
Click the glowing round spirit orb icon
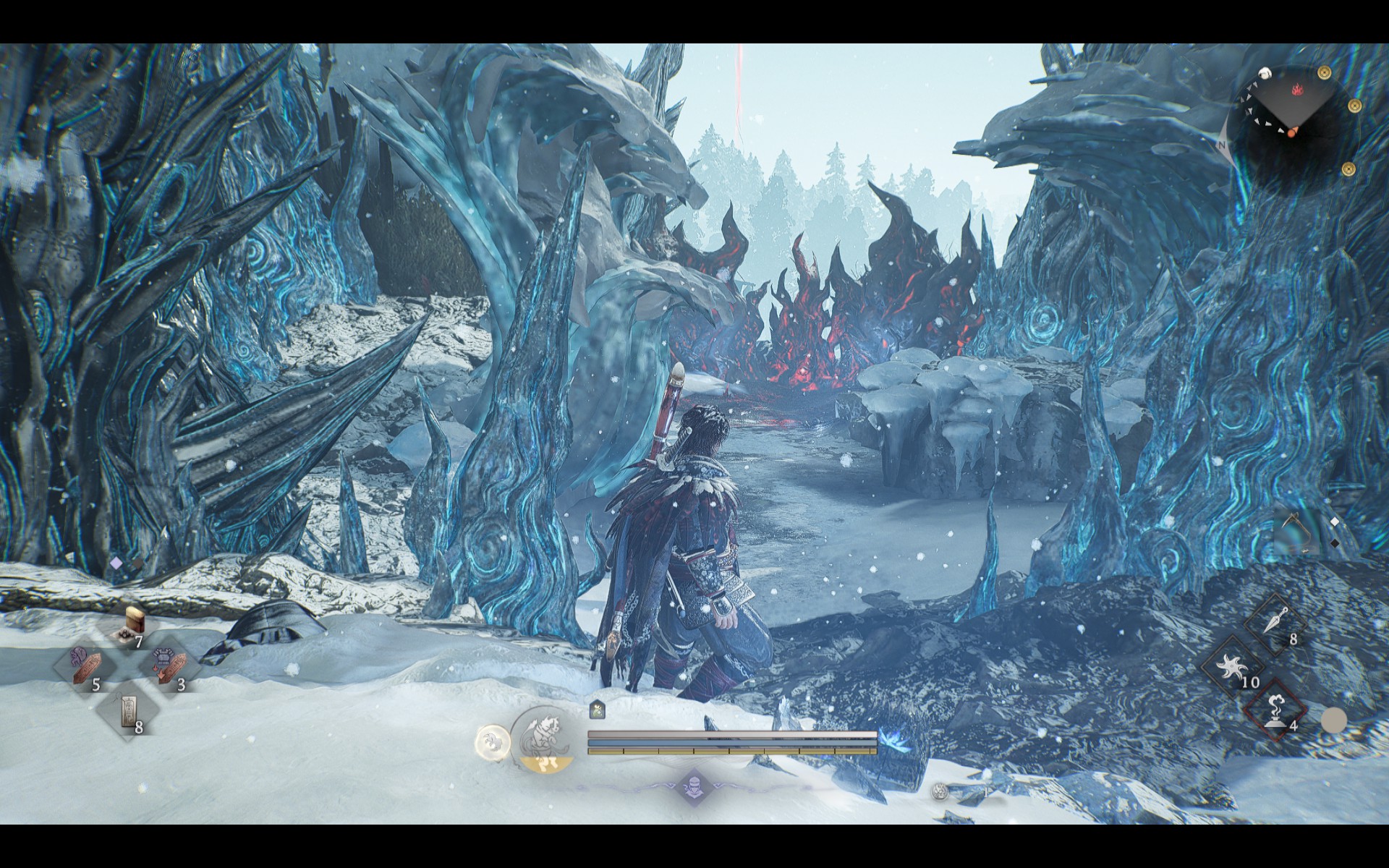pyautogui.click(x=491, y=741)
